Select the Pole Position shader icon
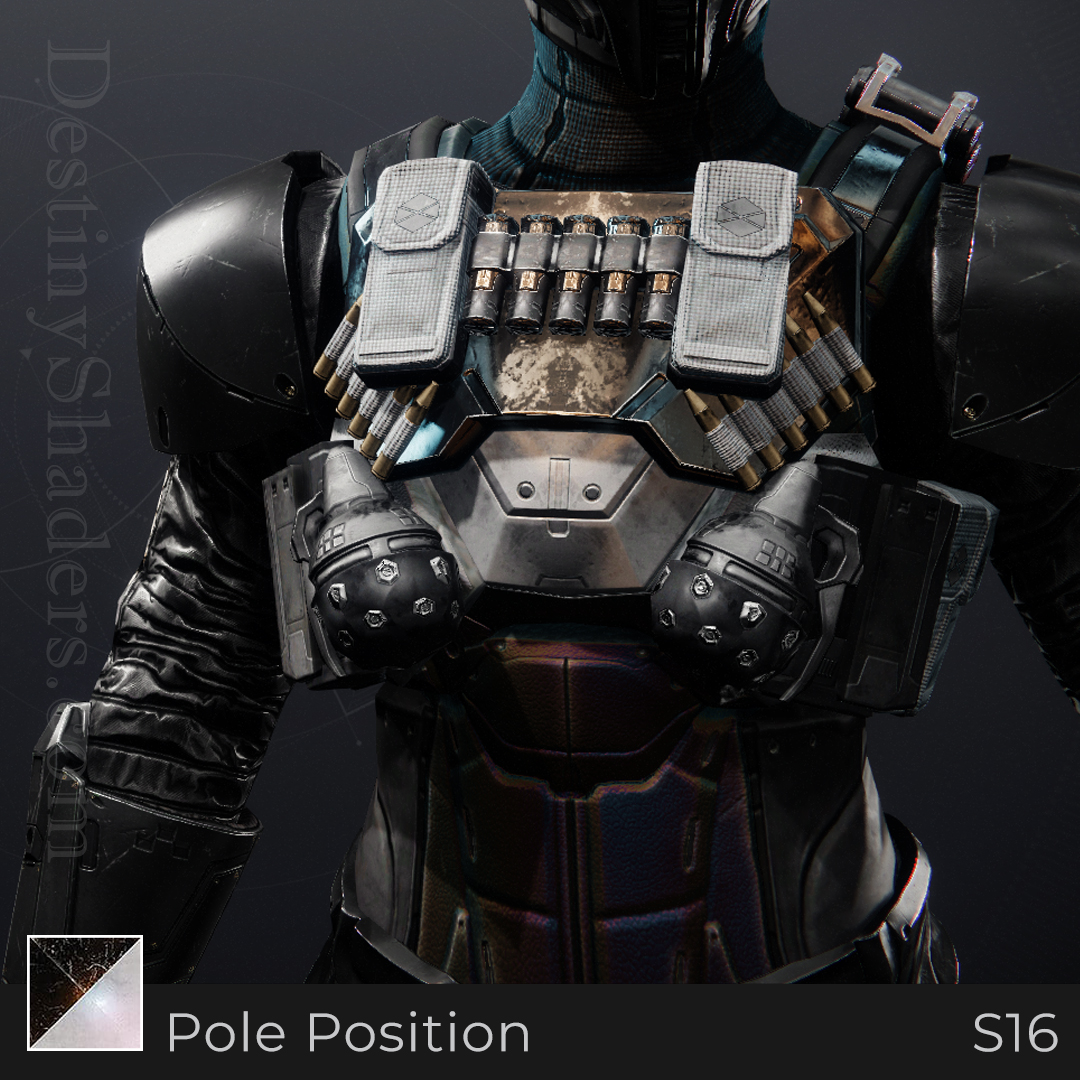Screen dimensions: 1080x1080 point(85,992)
